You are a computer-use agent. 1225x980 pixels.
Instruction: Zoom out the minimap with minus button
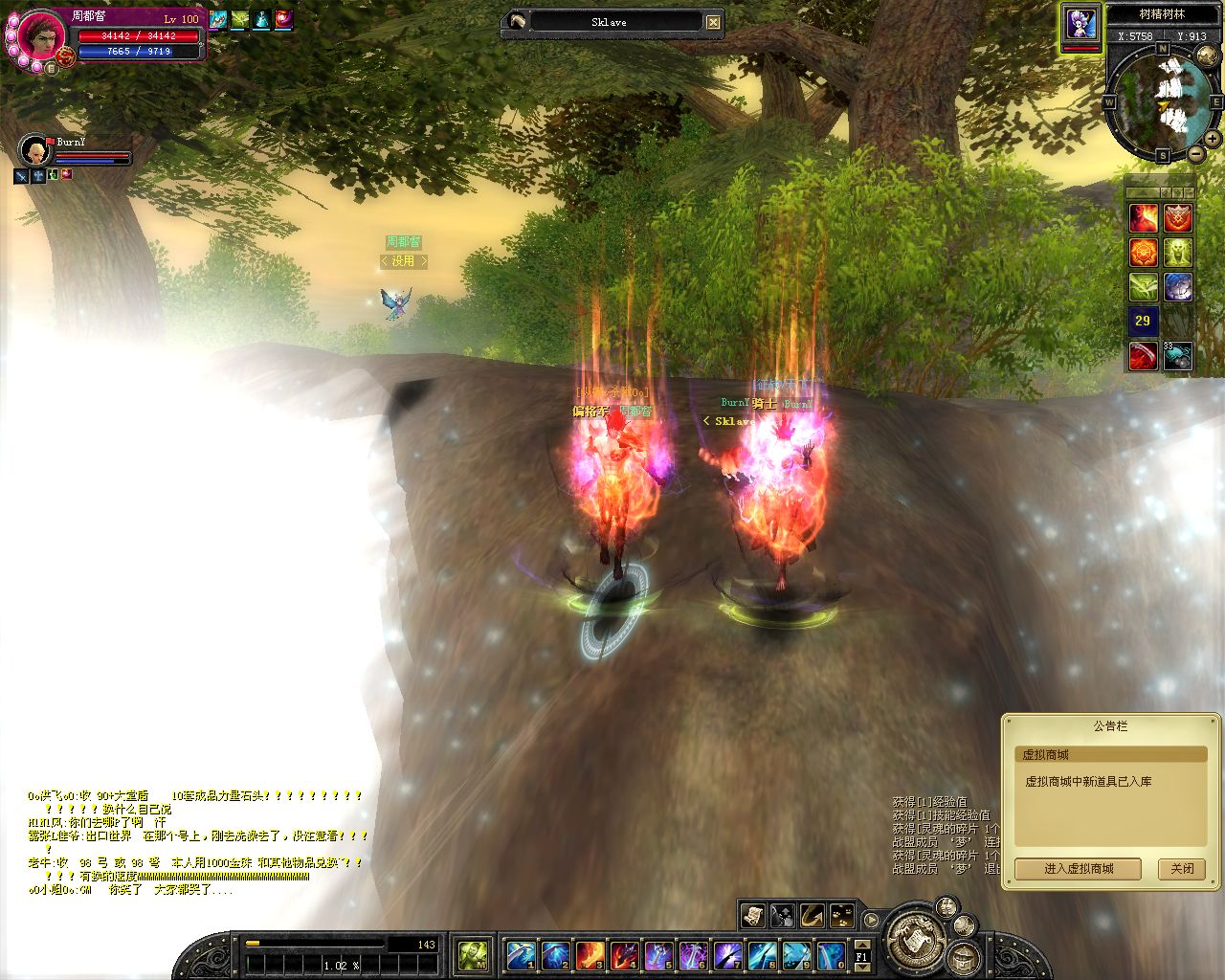[1196, 153]
